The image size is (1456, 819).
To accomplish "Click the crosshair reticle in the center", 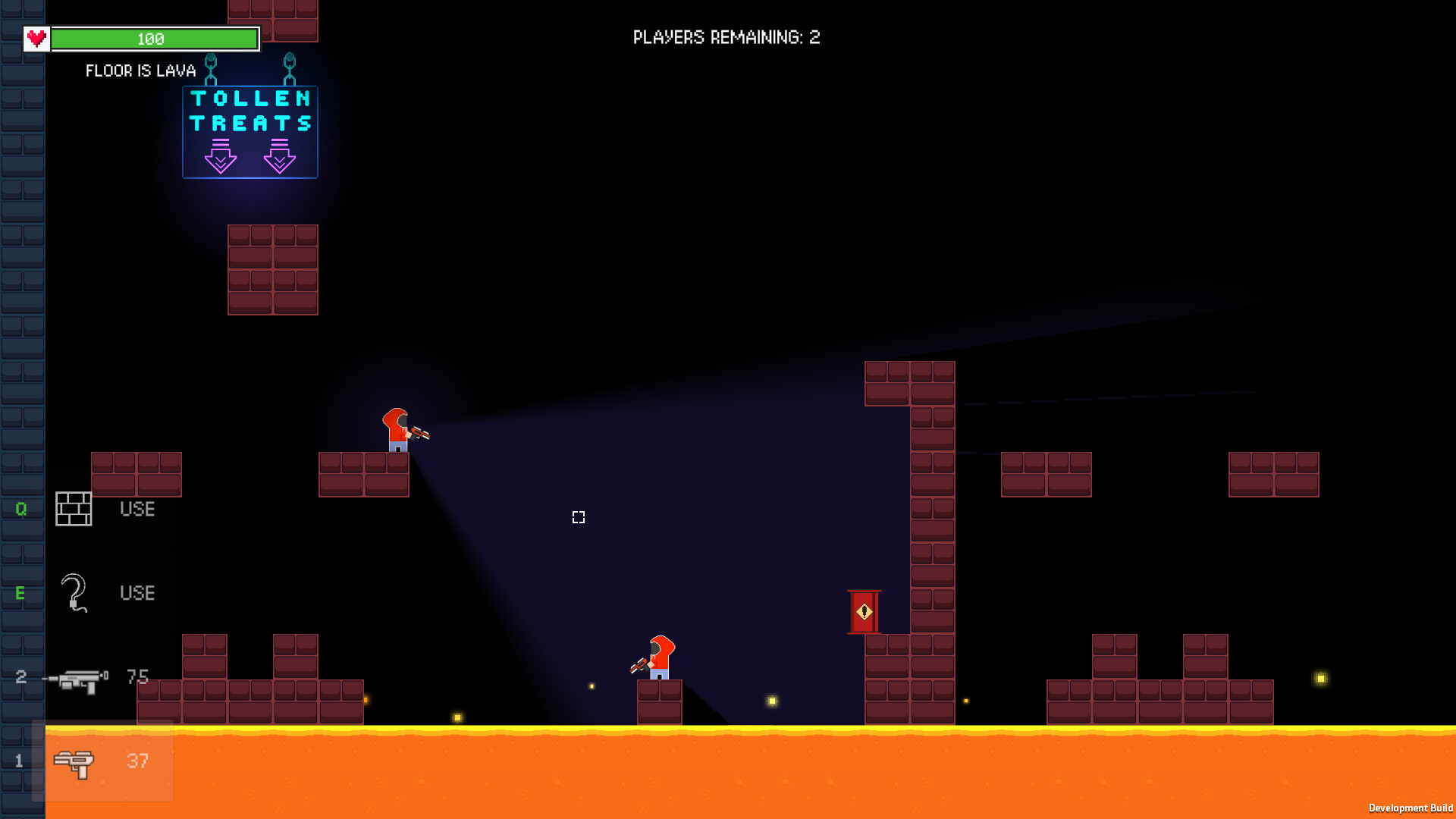I will point(578,517).
